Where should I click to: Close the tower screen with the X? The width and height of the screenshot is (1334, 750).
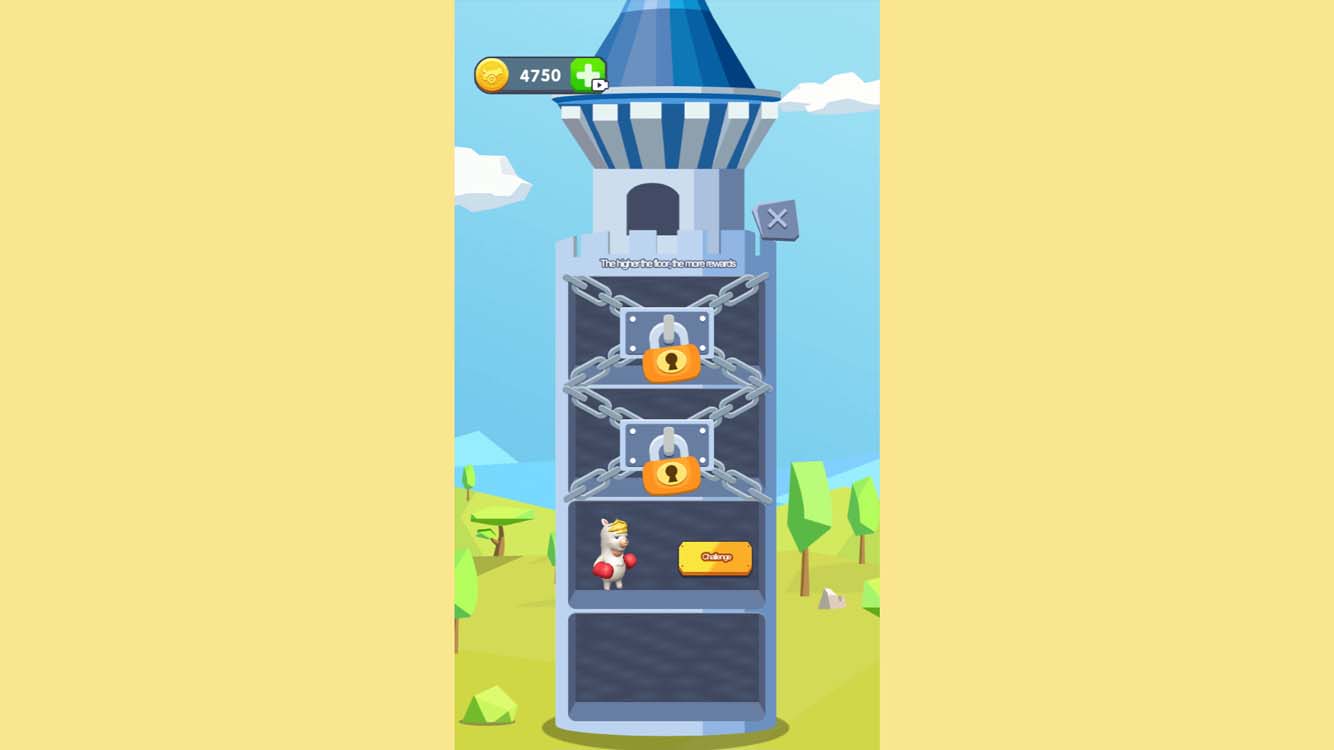coord(779,220)
